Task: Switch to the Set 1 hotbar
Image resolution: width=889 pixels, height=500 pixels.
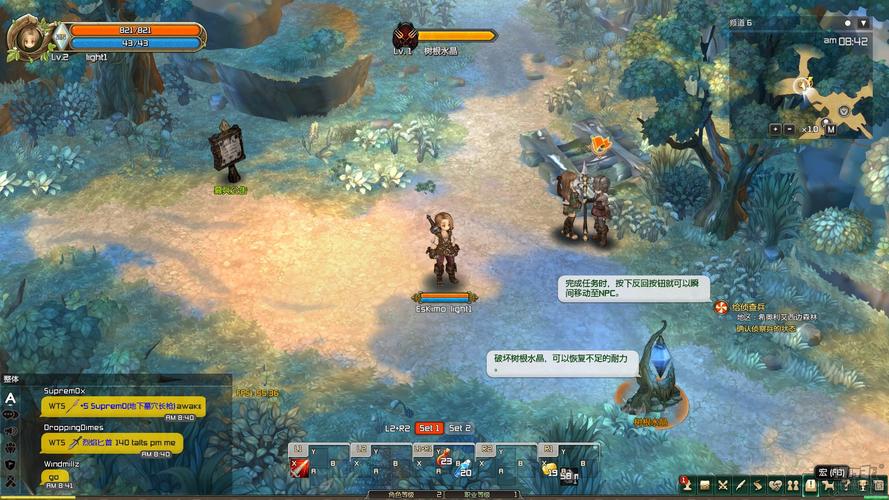Action: [429, 428]
